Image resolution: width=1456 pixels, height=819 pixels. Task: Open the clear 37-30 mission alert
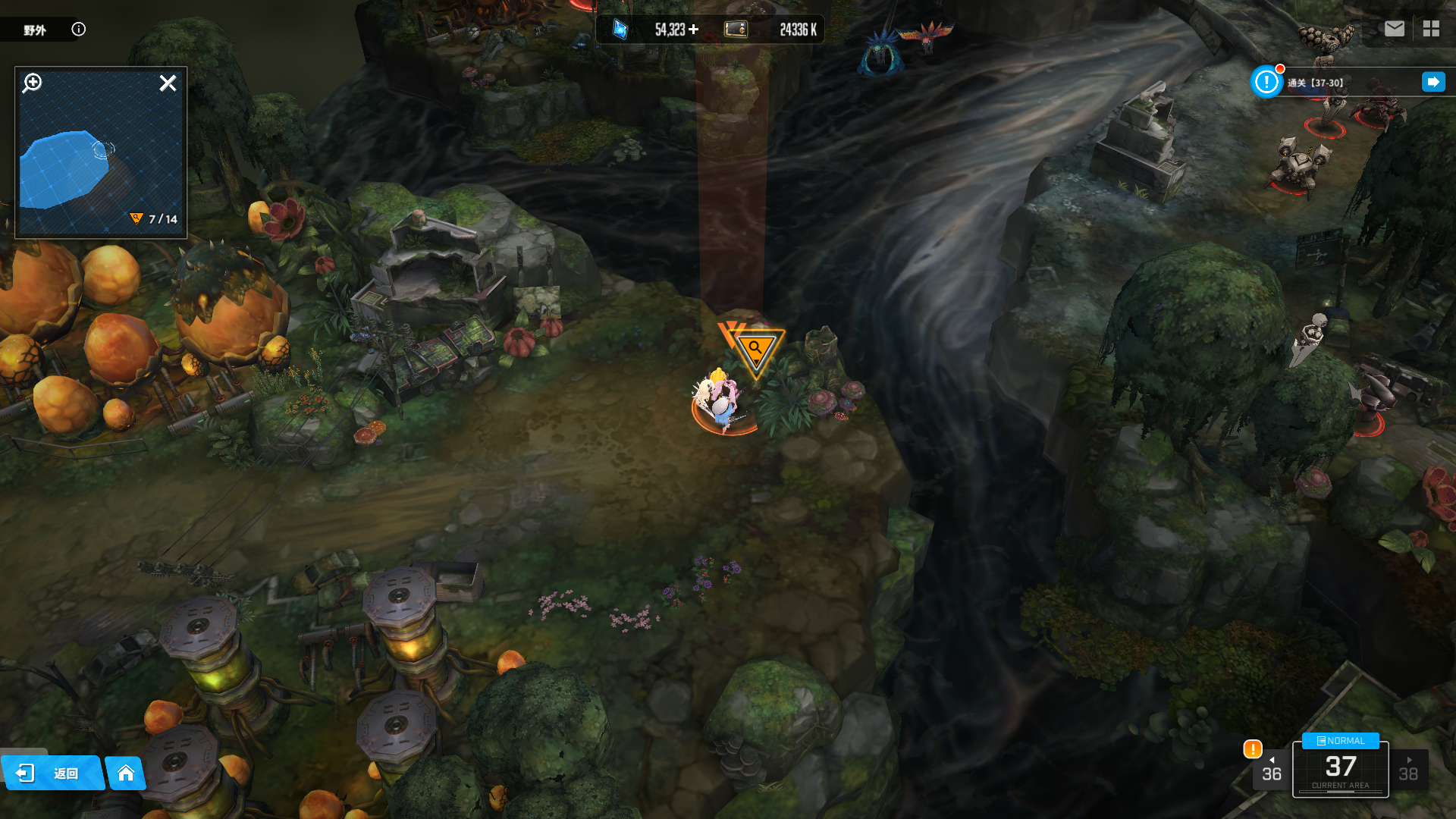point(1266,82)
